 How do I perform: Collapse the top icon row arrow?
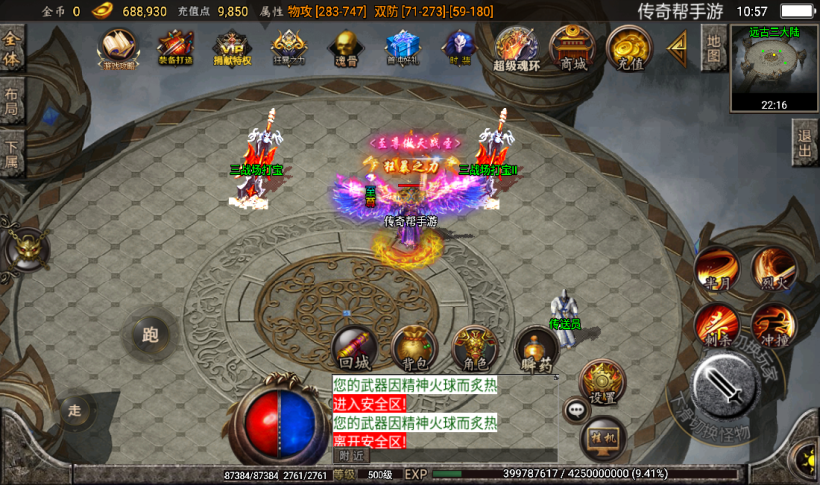pyautogui.click(x=678, y=45)
